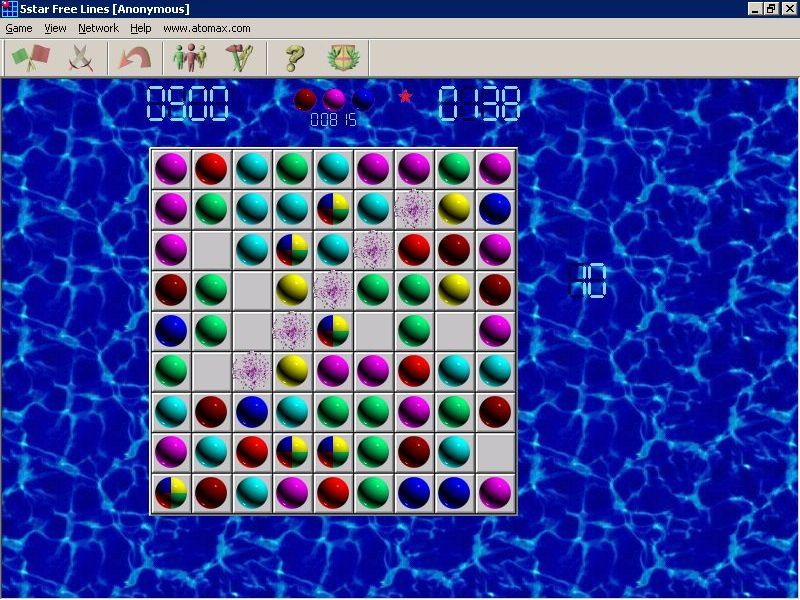This screenshot has height=600, width=800.
Task: Open the Help menu
Action: point(141,28)
